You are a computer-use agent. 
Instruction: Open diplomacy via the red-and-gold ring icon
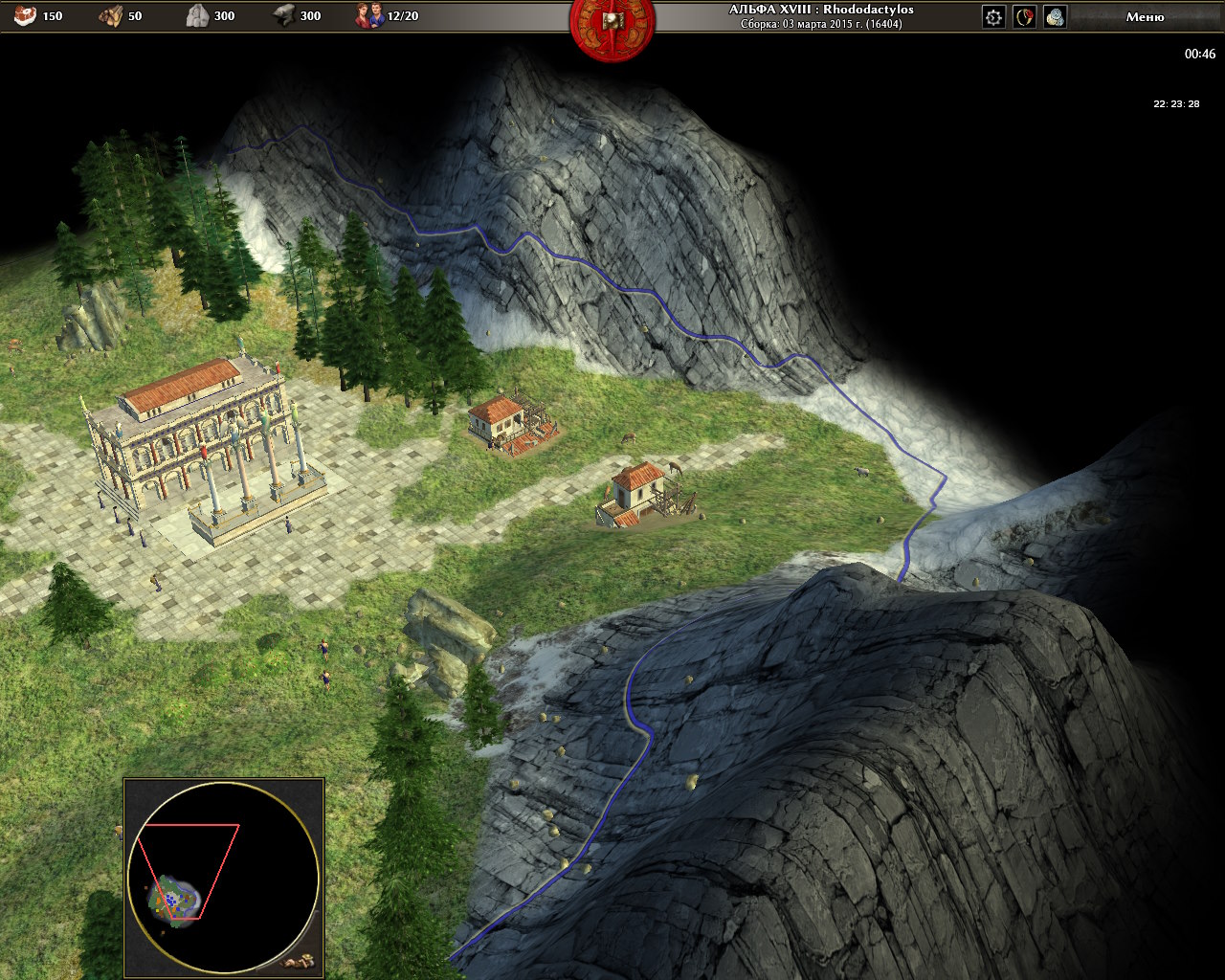(1025, 16)
